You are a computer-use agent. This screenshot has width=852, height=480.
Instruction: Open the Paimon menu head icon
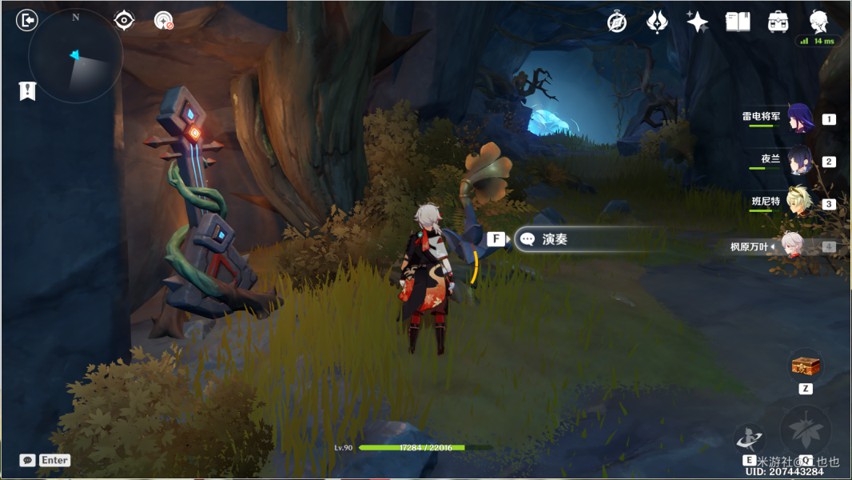pyautogui.click(x=819, y=22)
